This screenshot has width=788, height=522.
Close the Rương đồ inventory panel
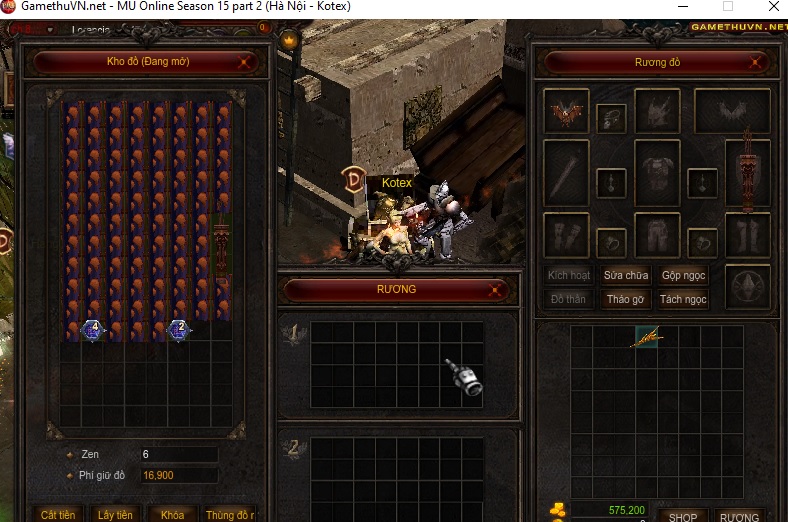[x=753, y=63]
